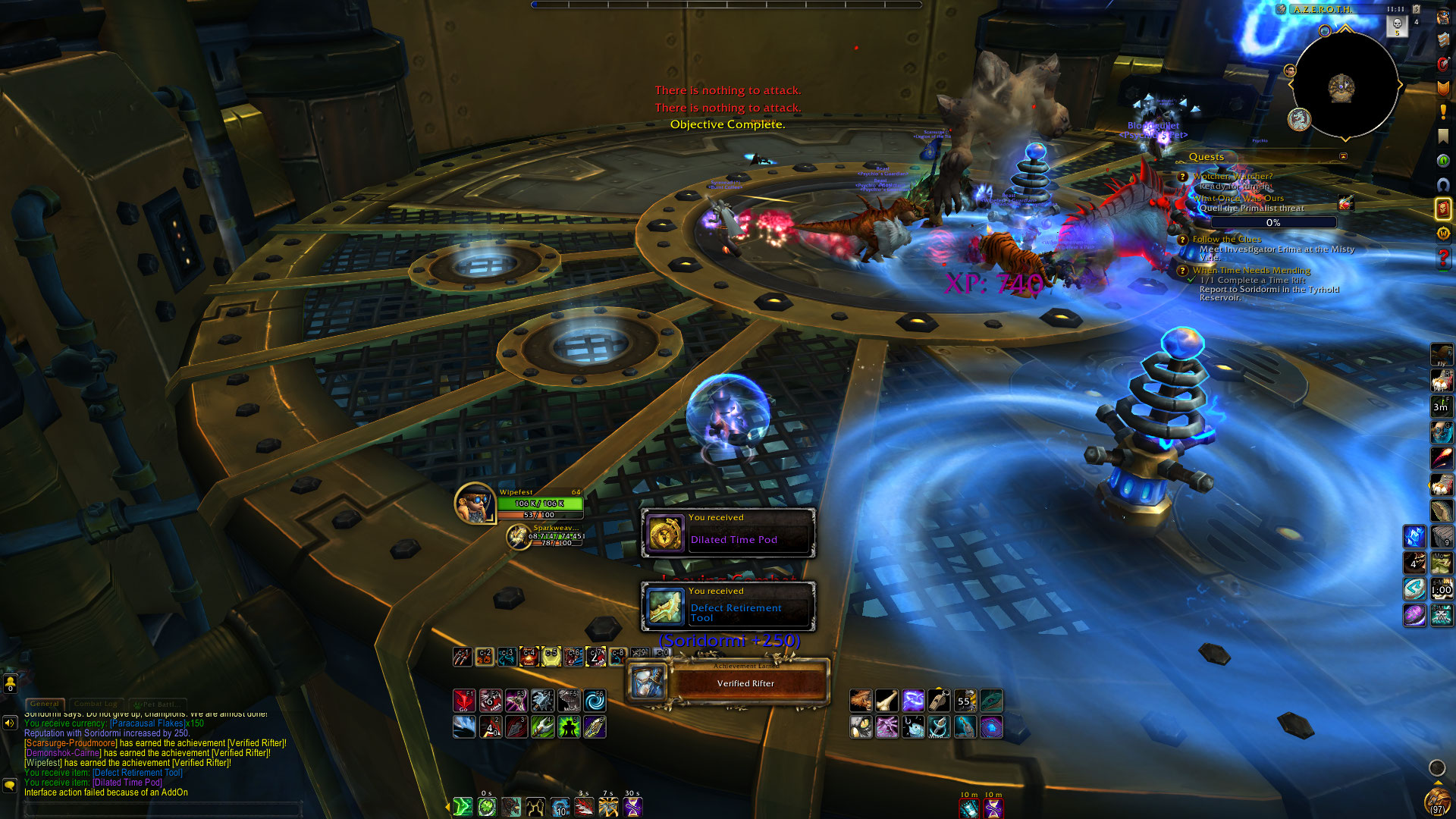Use the whistle item in action bar

click(x=939, y=701)
